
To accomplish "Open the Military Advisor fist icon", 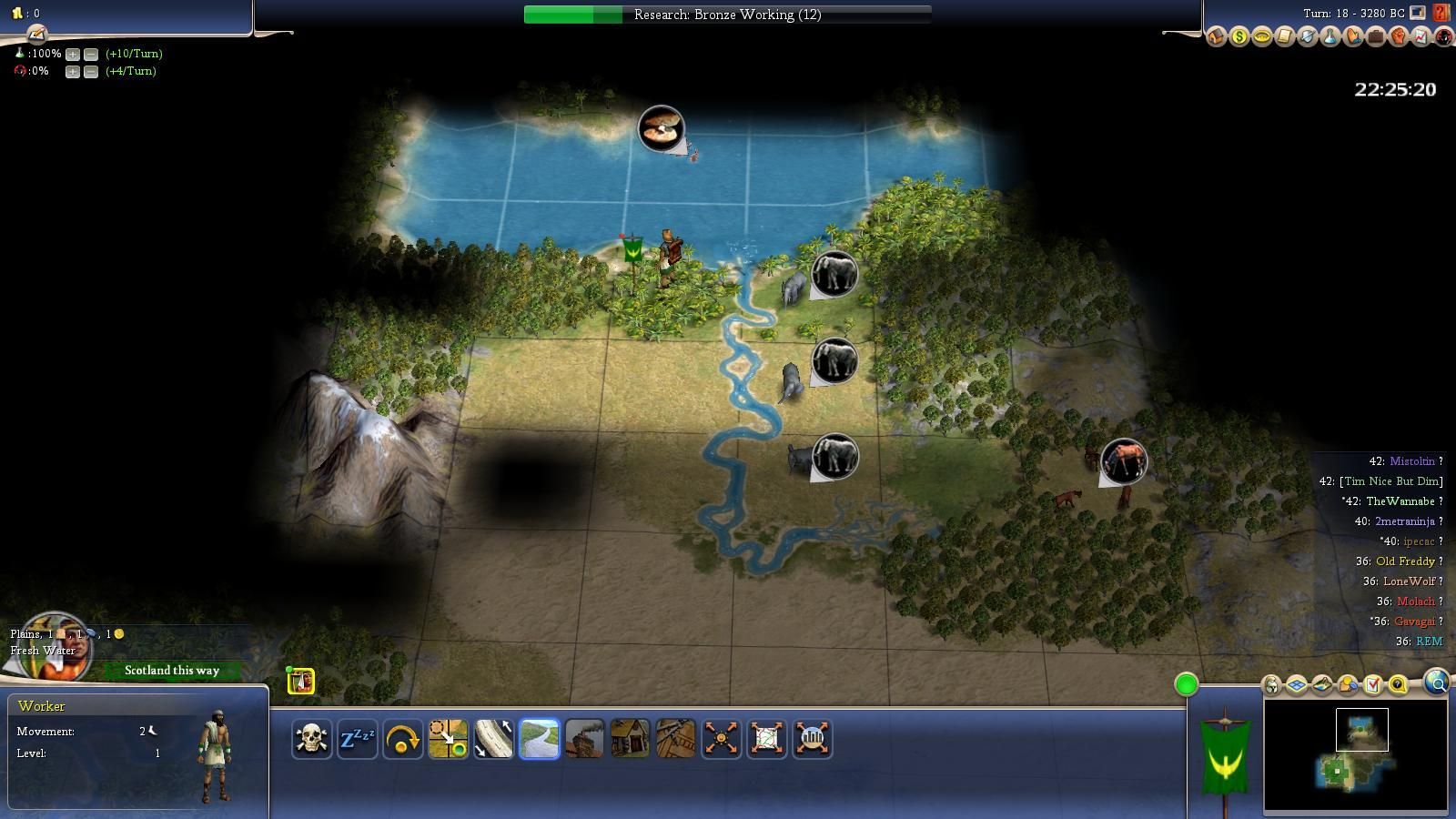I will pos(1399,37).
